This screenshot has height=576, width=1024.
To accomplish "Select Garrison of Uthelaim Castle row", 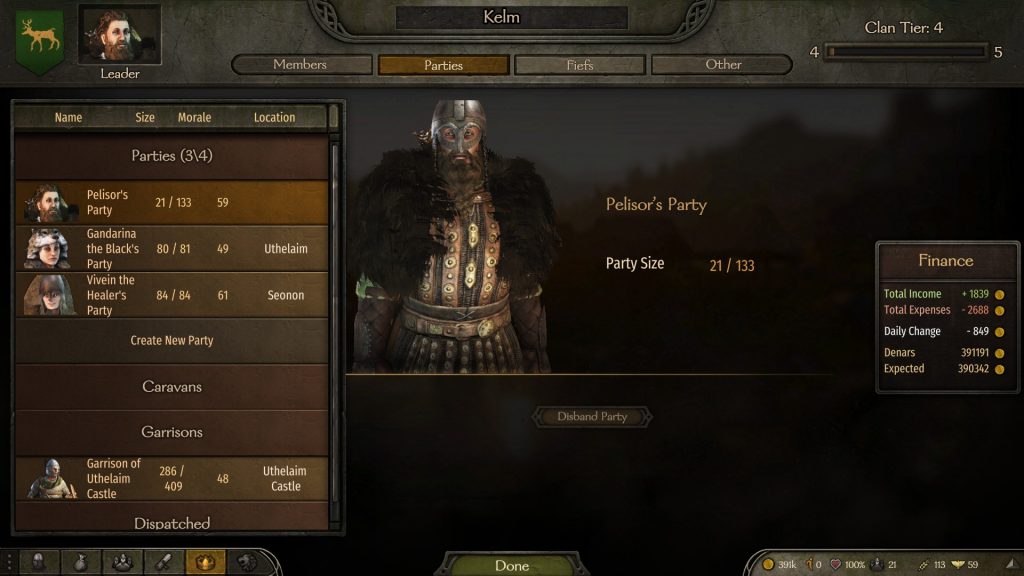I will click(171, 479).
